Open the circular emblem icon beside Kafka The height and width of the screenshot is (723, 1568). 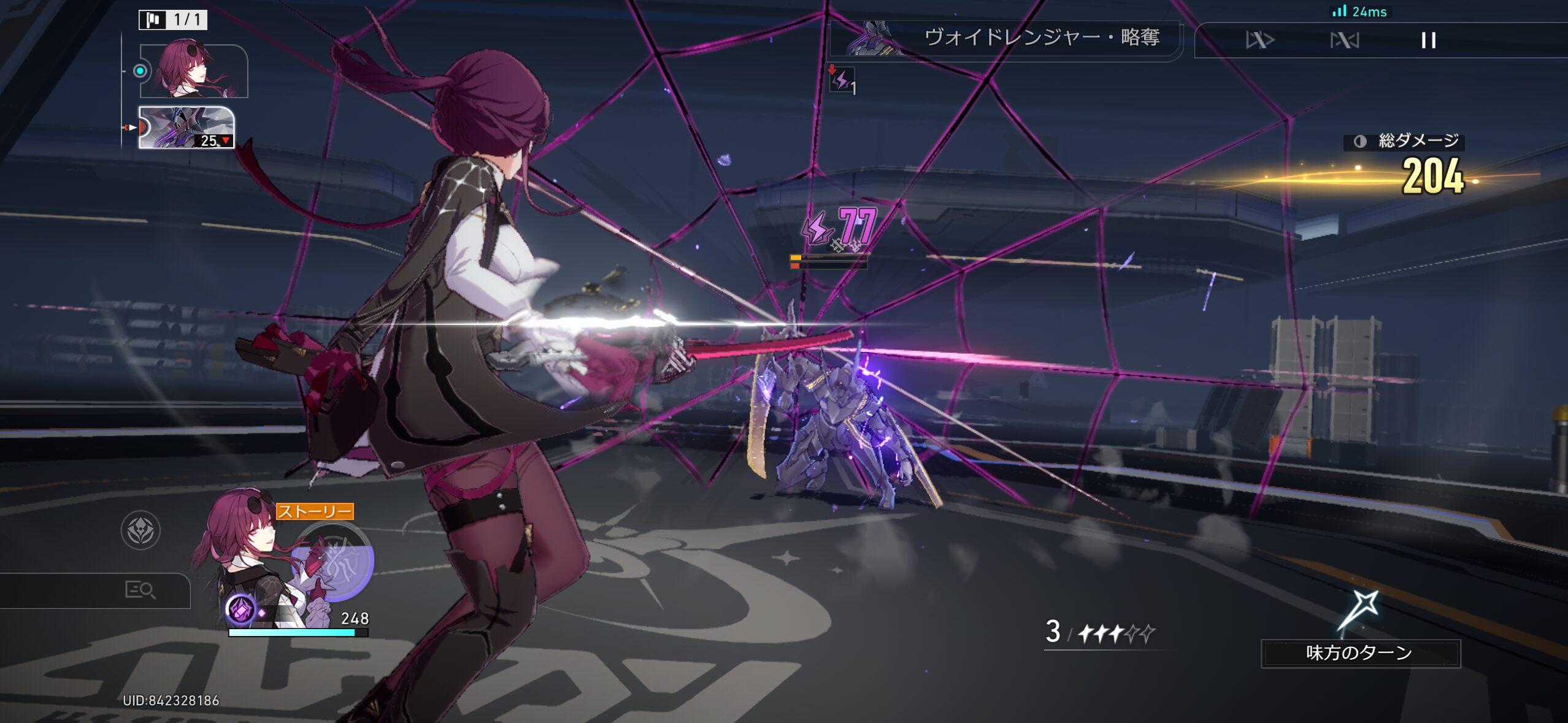tap(140, 530)
